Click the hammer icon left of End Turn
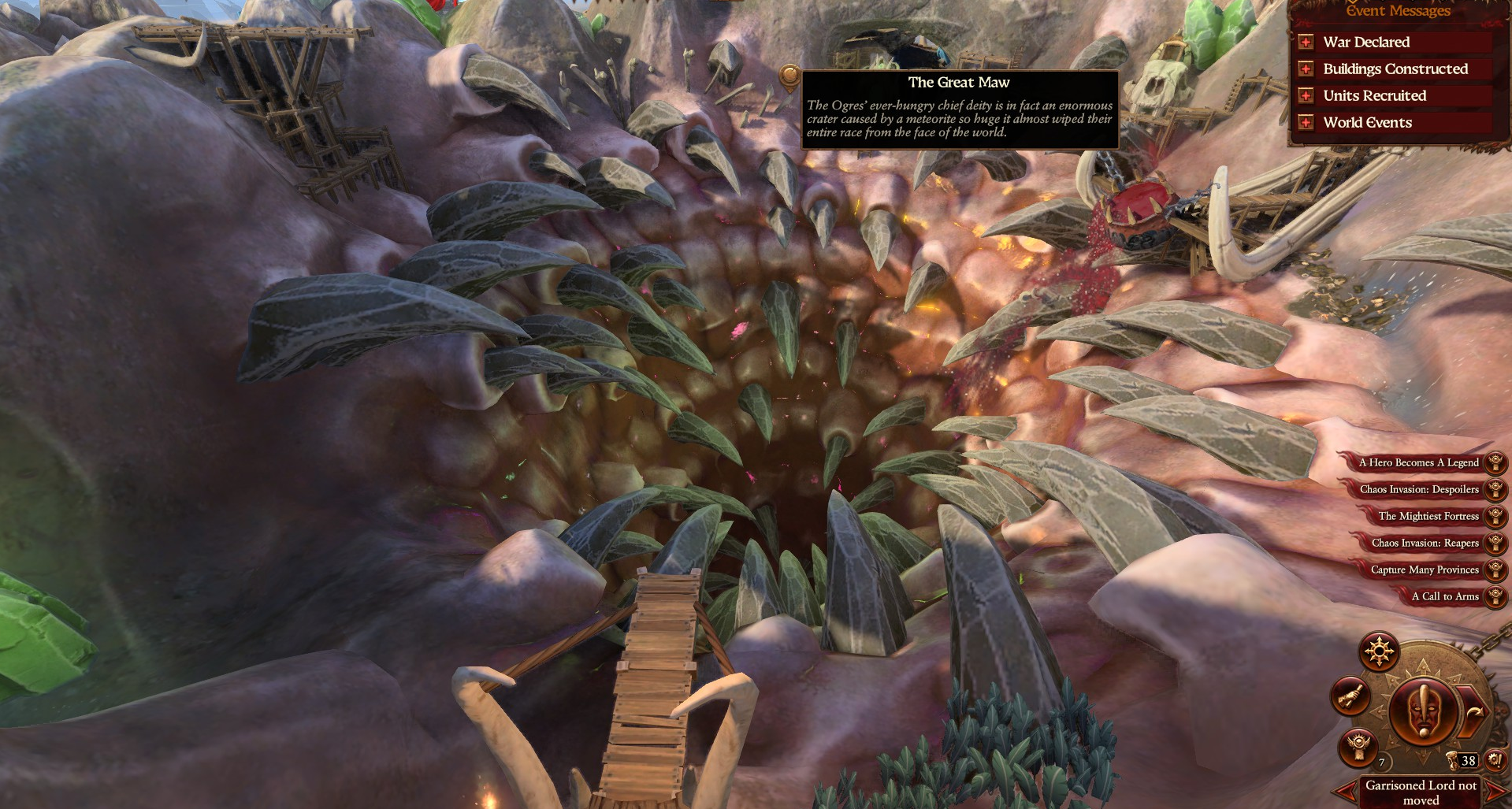Screen dimensions: 1512x809 pyautogui.click(x=1350, y=696)
